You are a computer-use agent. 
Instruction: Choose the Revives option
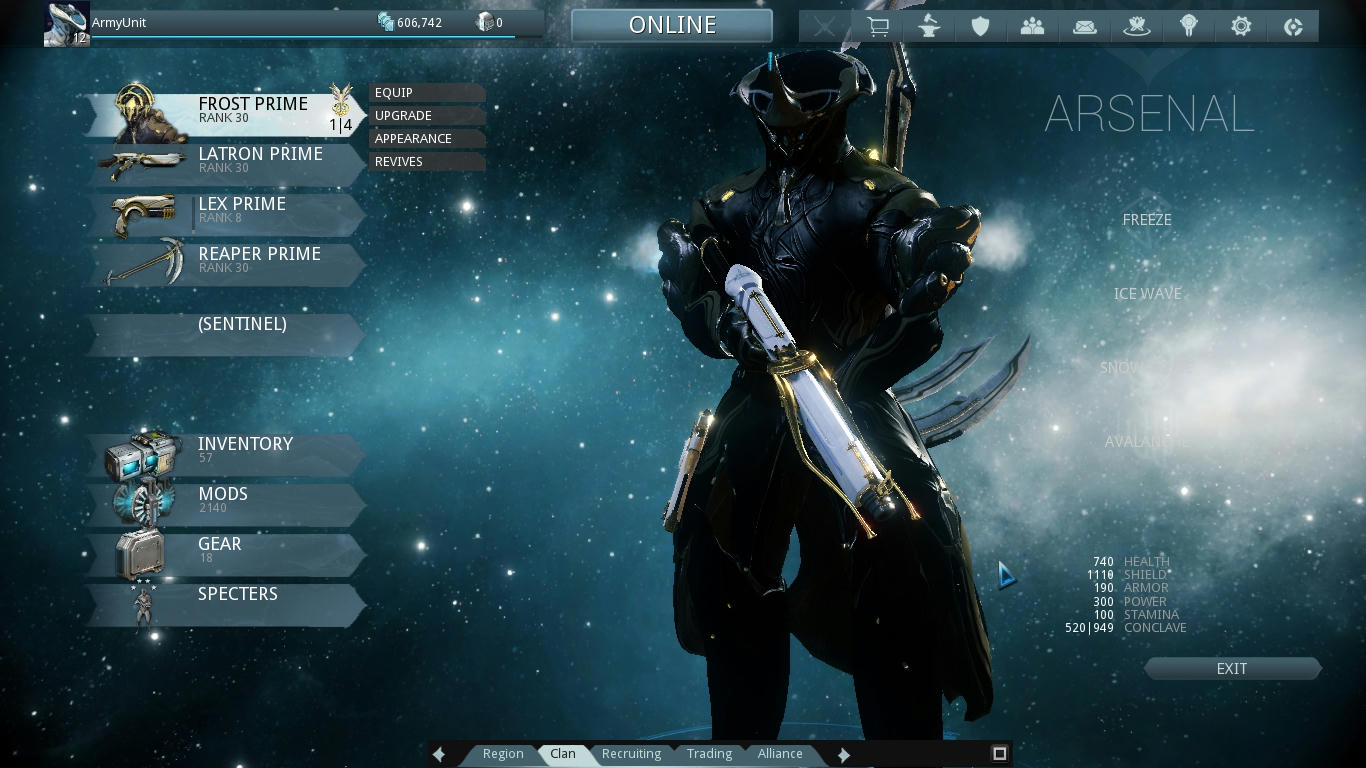coord(426,162)
